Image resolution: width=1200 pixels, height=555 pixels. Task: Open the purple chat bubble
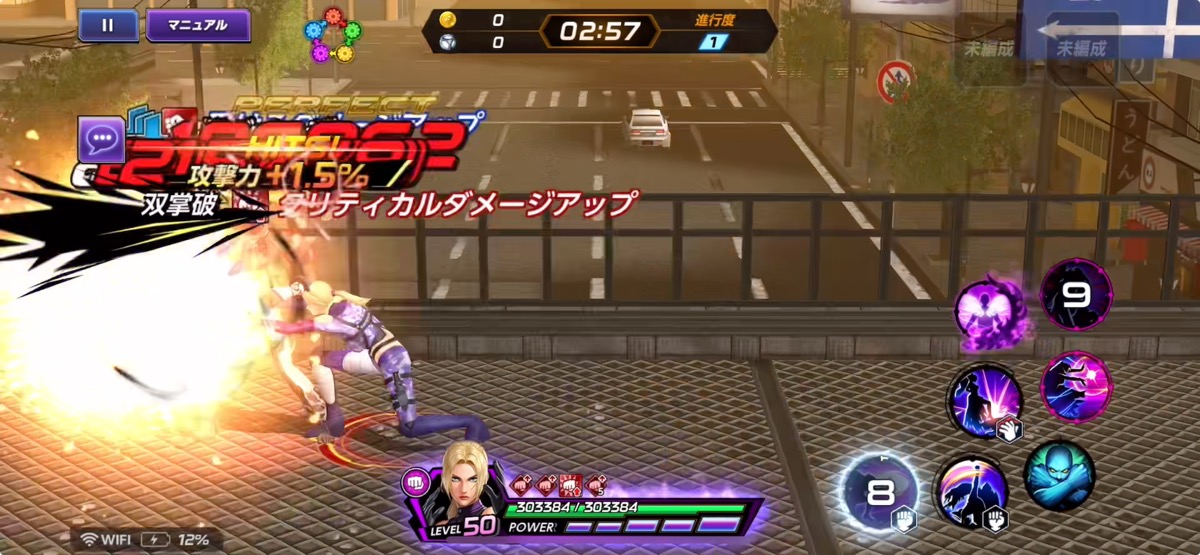101,140
